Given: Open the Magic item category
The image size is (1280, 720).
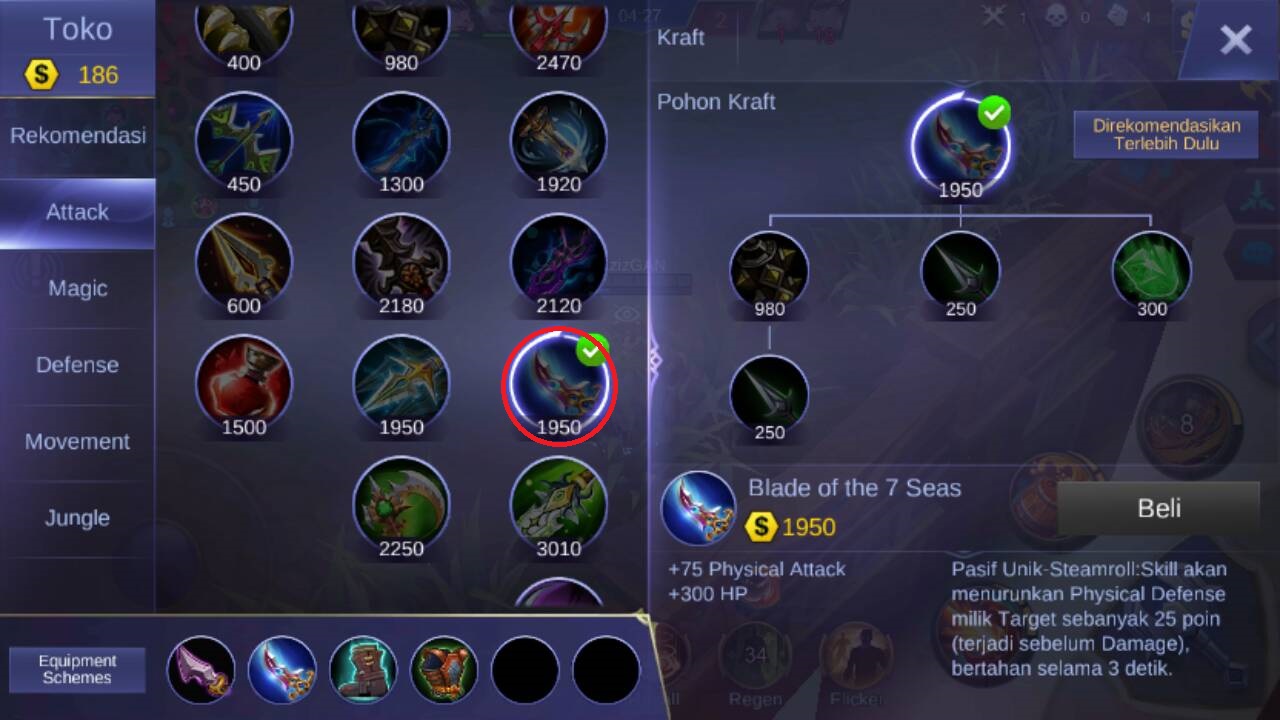Looking at the screenshot, I should pyautogui.click(x=77, y=289).
